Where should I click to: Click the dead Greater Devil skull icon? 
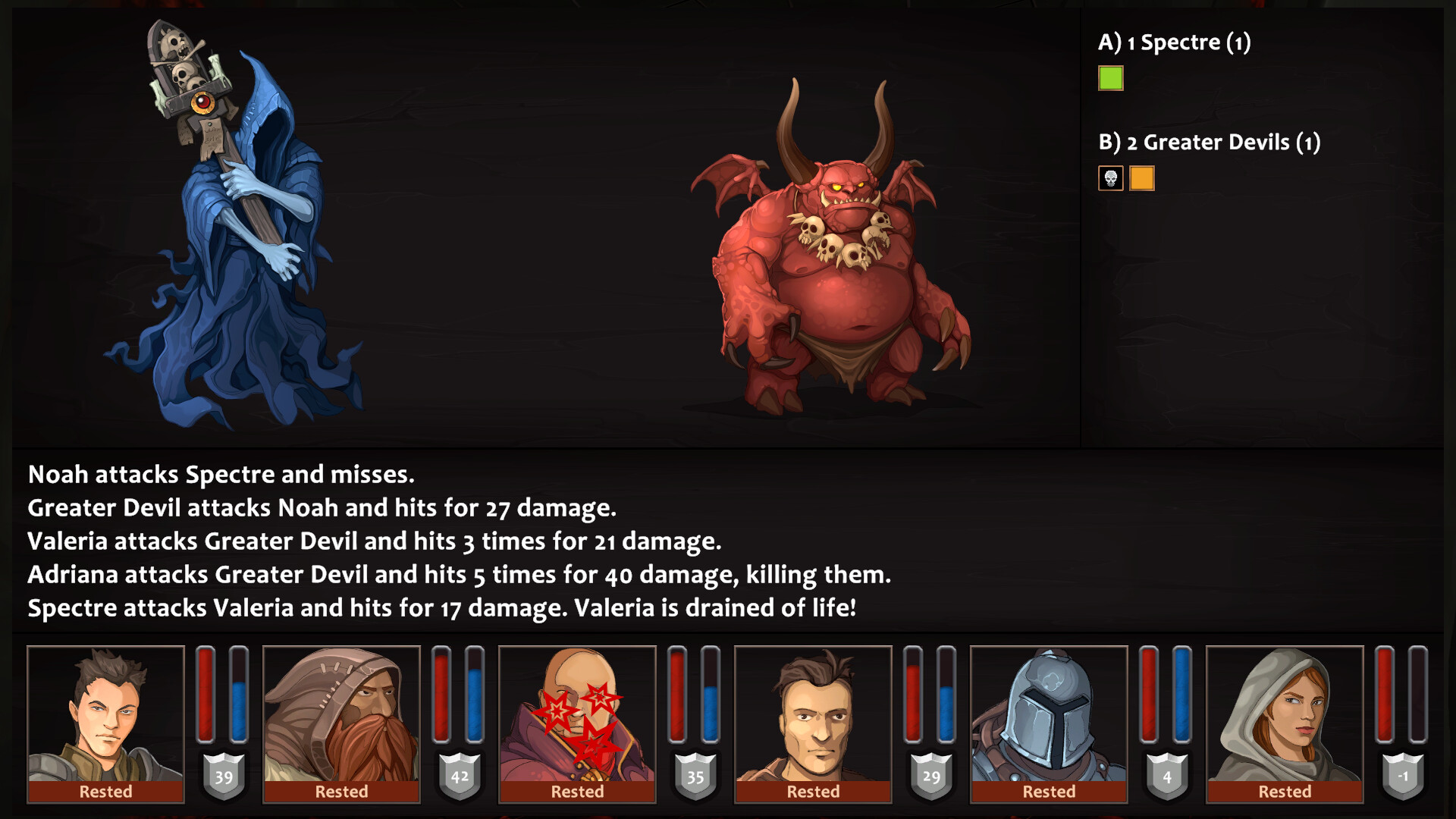1111,179
